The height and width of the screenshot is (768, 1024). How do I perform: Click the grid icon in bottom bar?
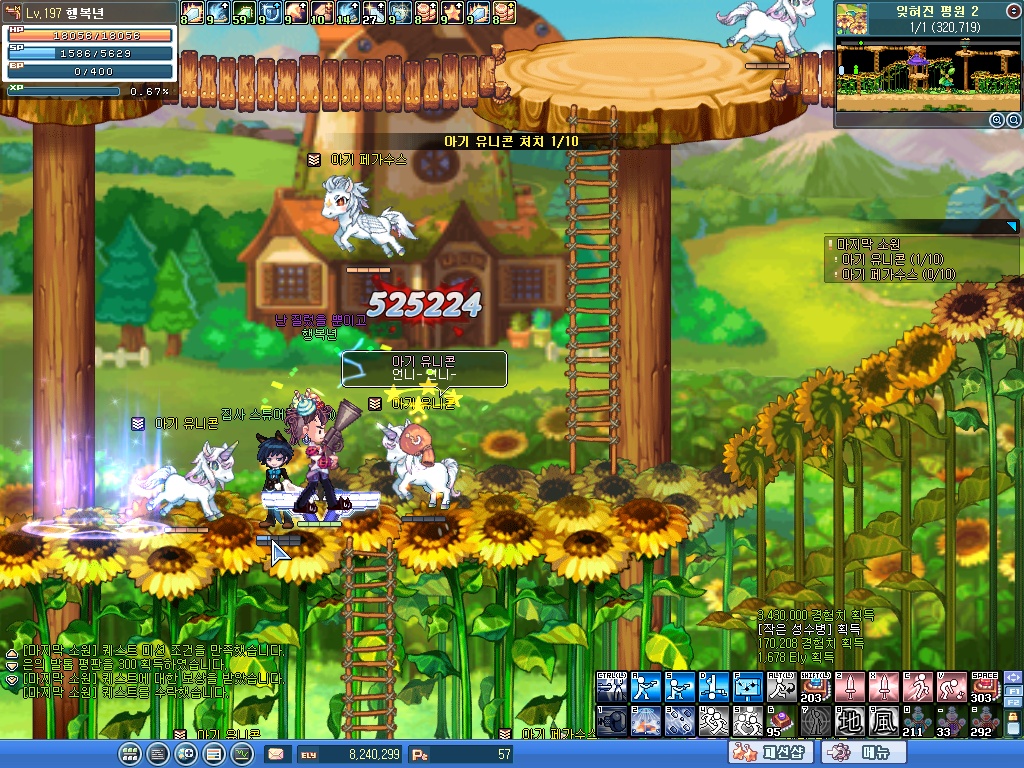(129, 754)
